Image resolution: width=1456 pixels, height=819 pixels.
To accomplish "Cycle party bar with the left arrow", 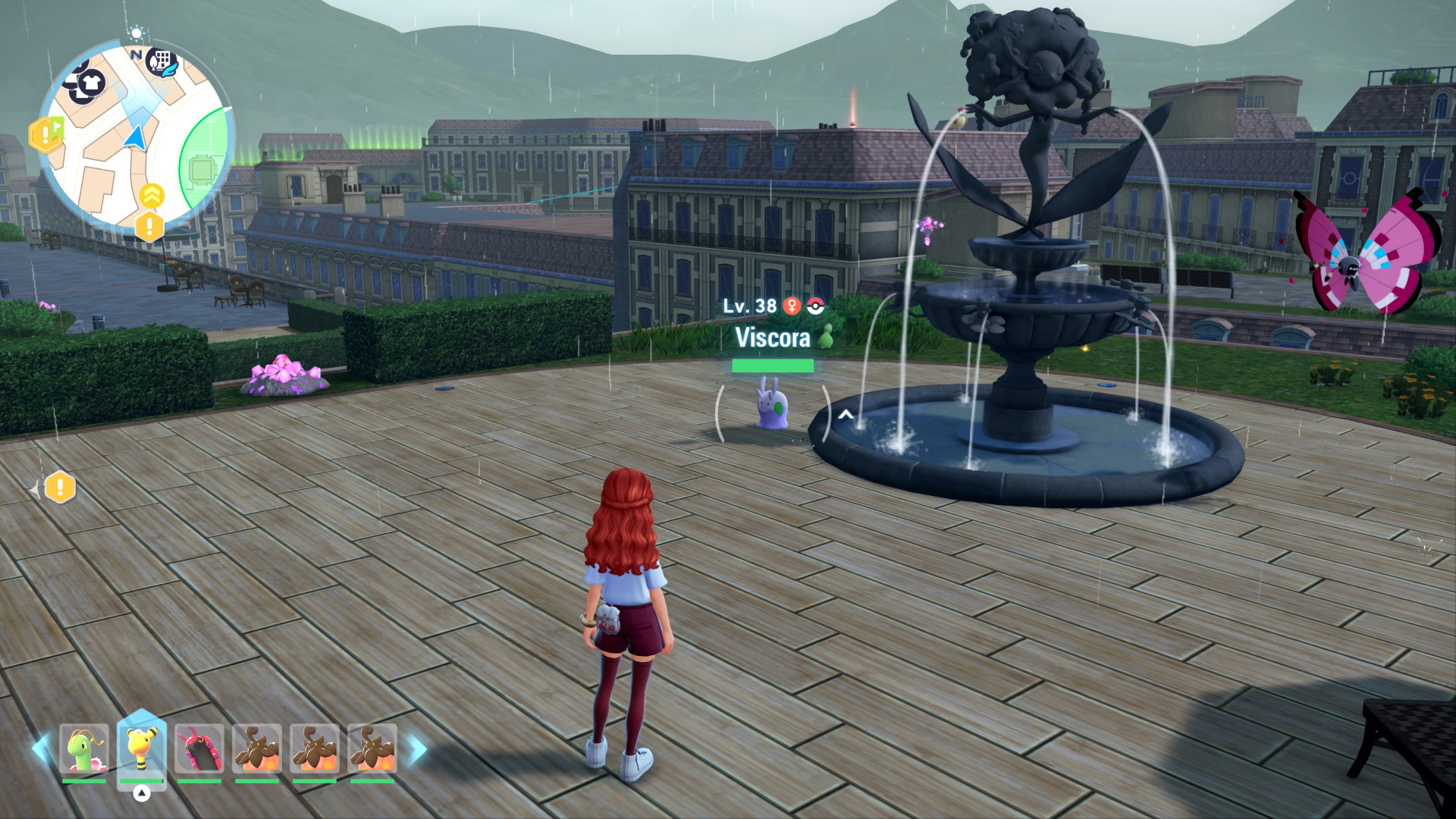I will (39, 748).
